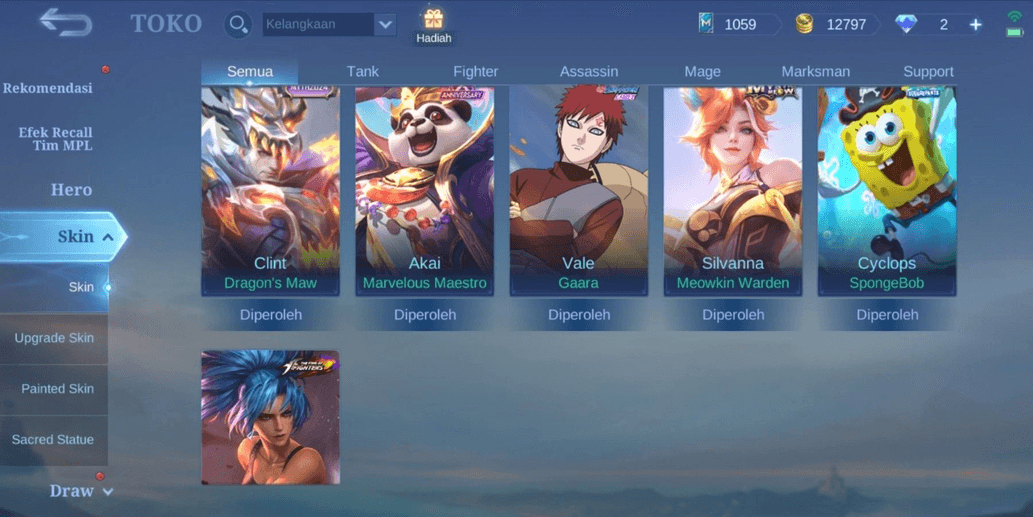Switch to the Fighter tab

coord(476,71)
